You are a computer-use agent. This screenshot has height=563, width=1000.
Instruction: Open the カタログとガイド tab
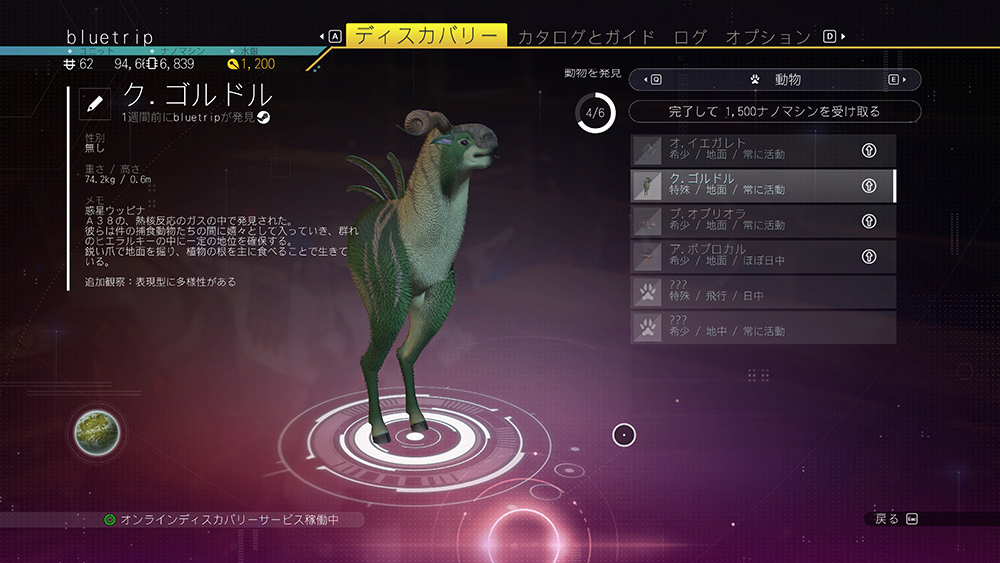point(586,37)
